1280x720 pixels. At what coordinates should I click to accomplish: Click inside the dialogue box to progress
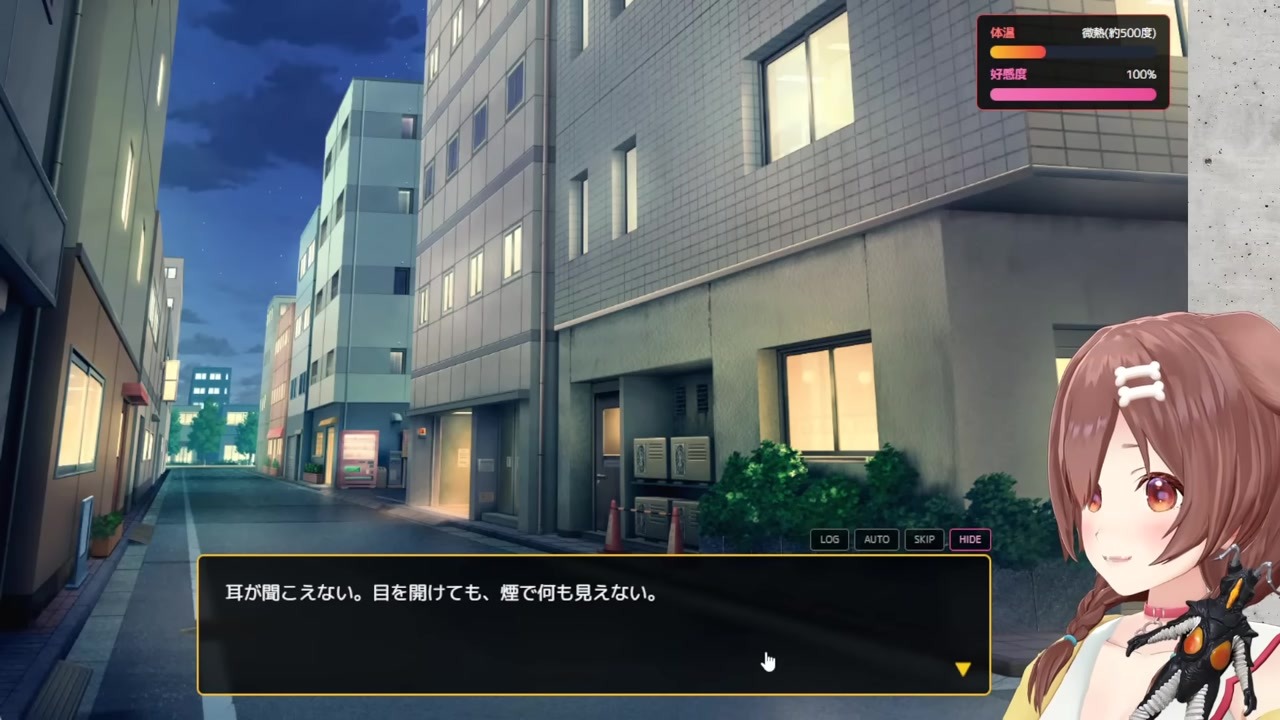click(600, 630)
